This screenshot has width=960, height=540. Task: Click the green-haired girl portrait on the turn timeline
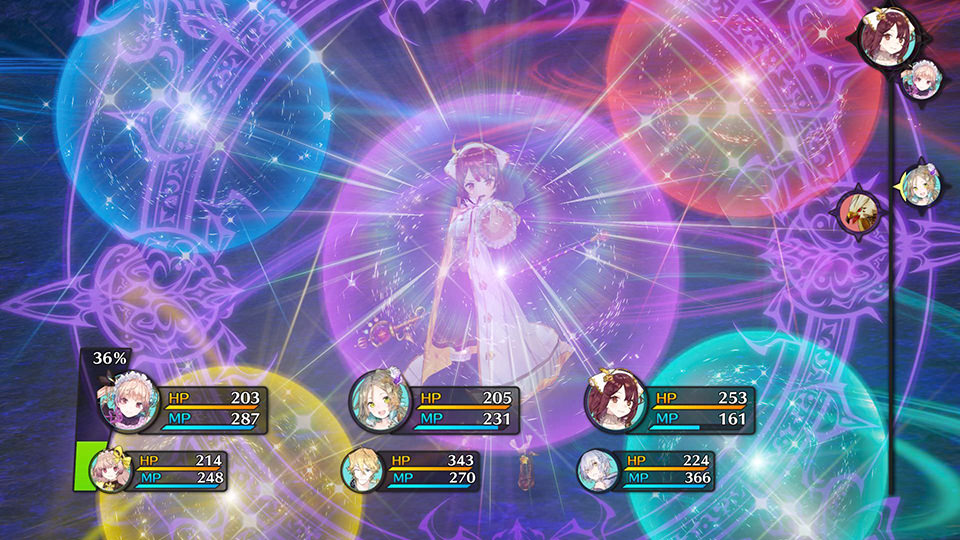(x=918, y=184)
